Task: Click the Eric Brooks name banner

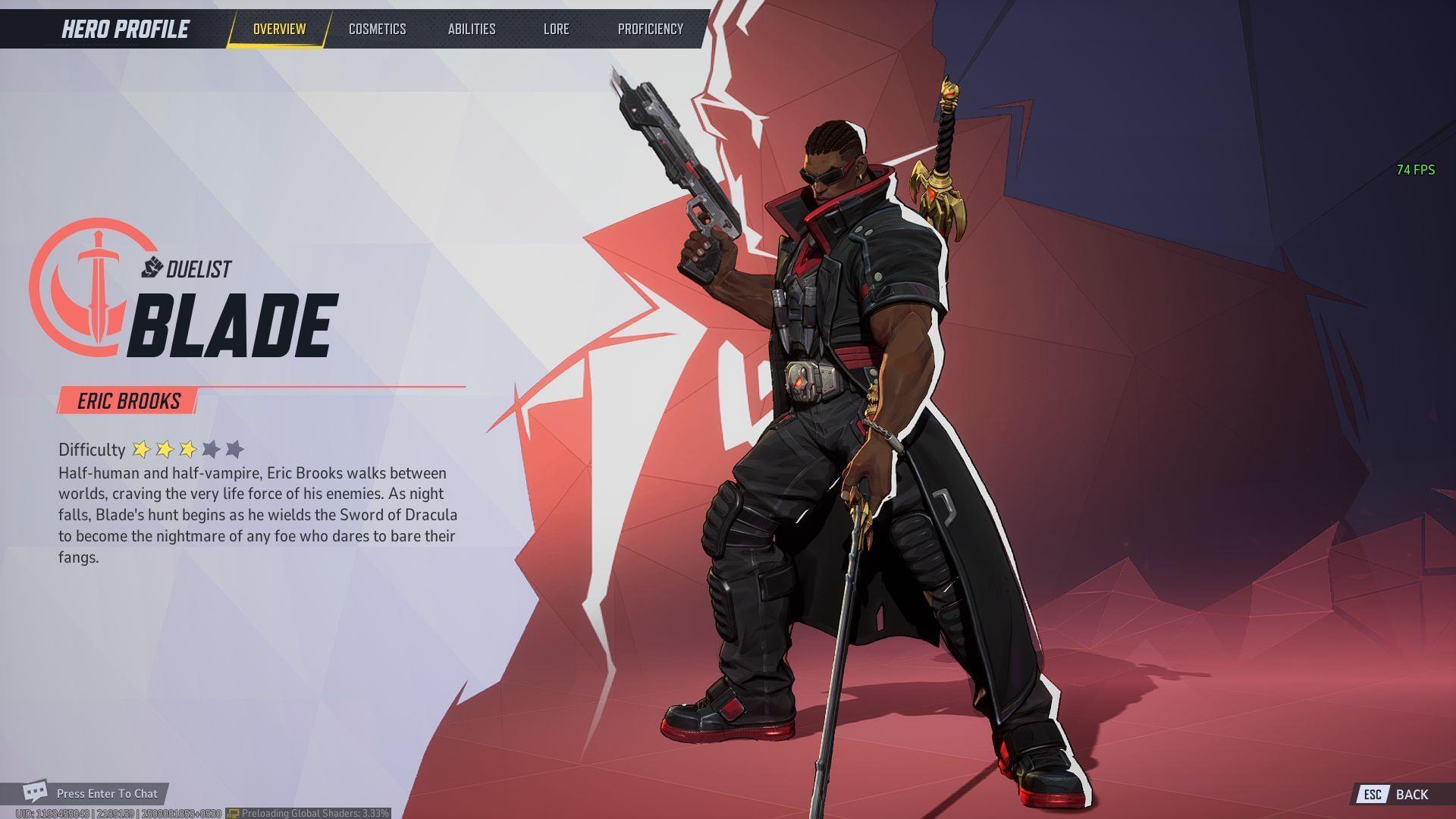Action: (x=127, y=401)
